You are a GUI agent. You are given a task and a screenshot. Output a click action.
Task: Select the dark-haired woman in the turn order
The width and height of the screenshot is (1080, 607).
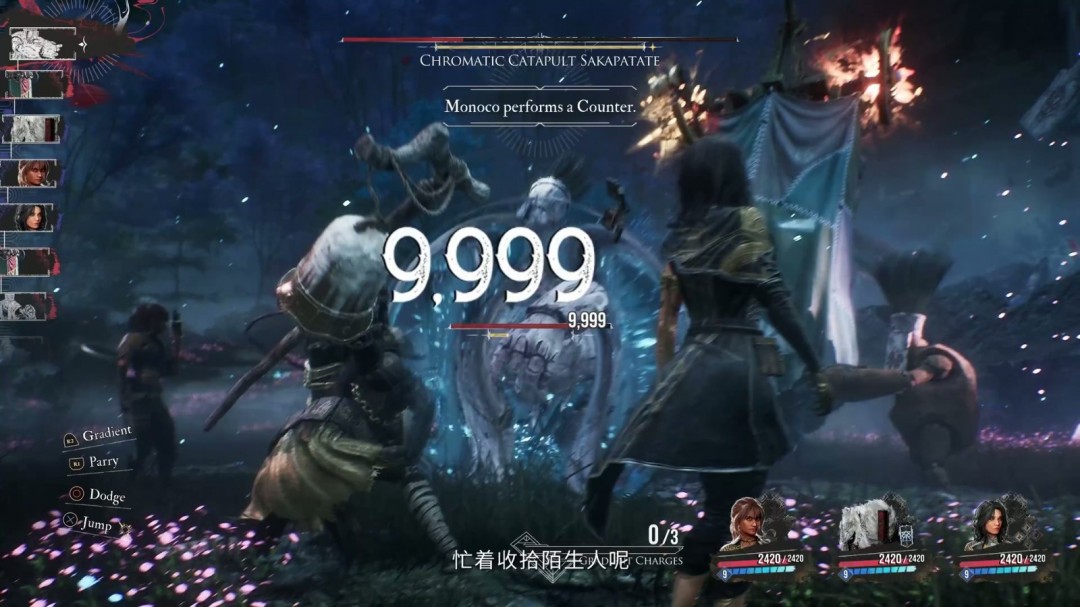click(35, 217)
